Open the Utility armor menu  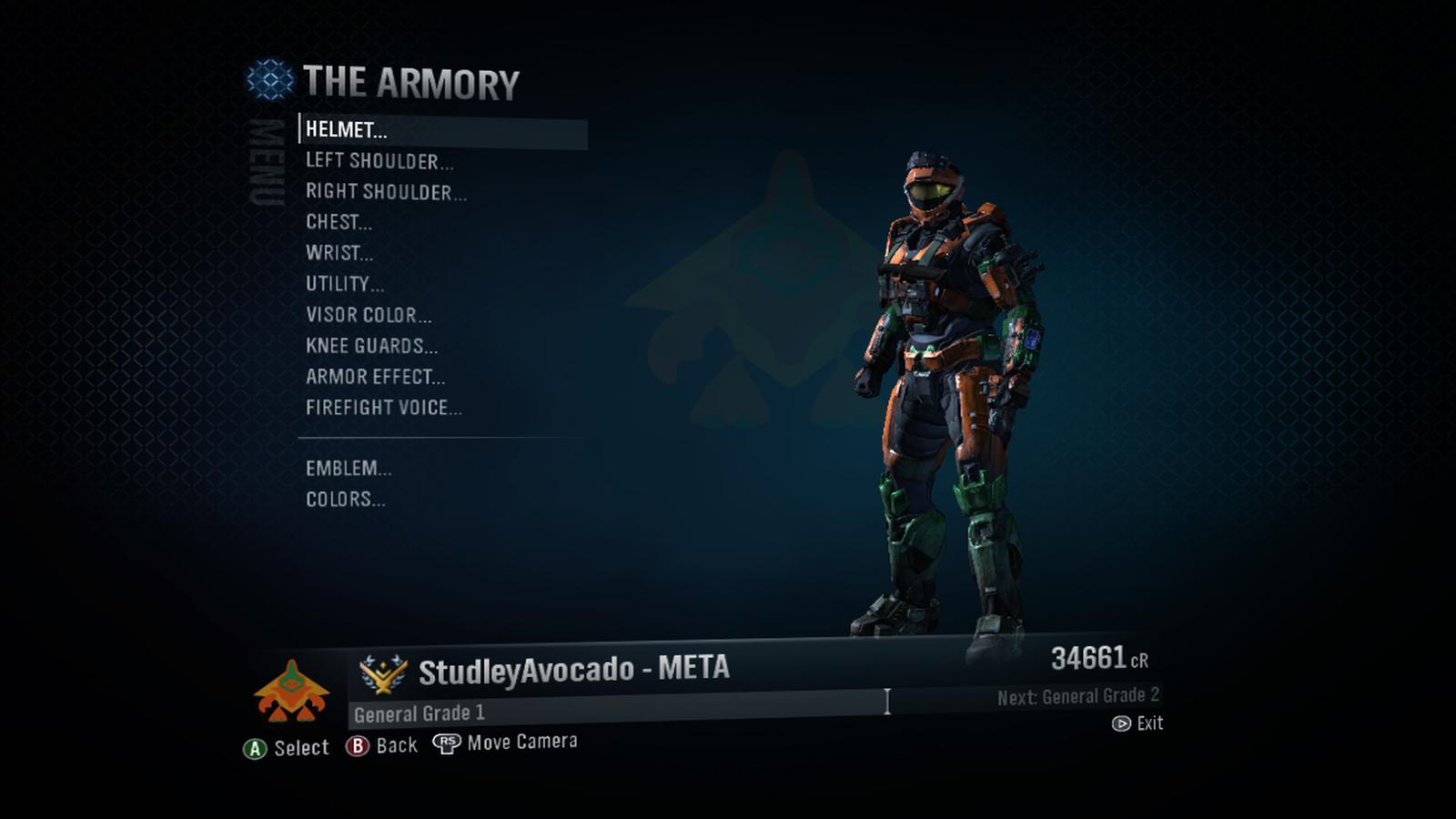[x=345, y=284]
